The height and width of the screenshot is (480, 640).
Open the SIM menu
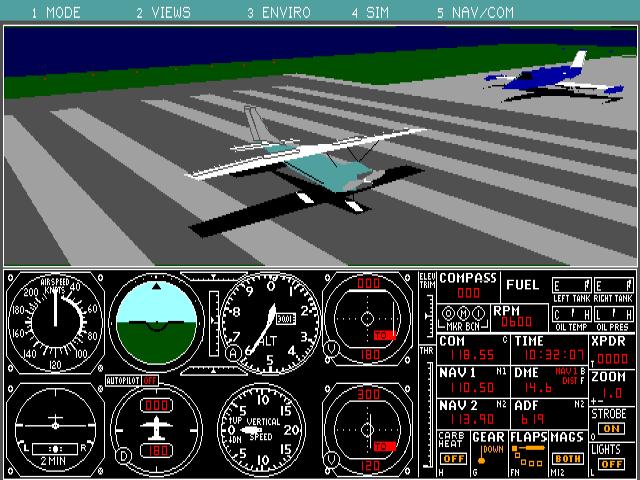click(369, 13)
